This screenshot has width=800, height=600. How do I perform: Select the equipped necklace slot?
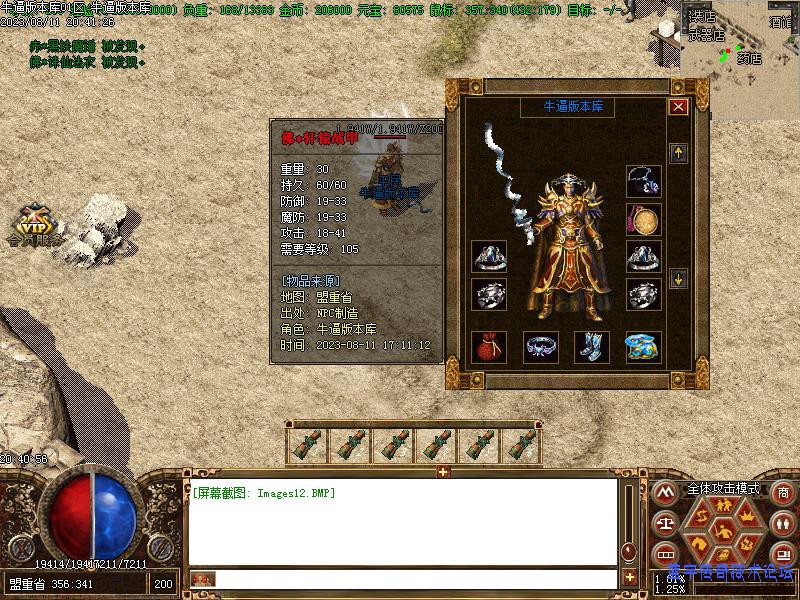click(643, 180)
